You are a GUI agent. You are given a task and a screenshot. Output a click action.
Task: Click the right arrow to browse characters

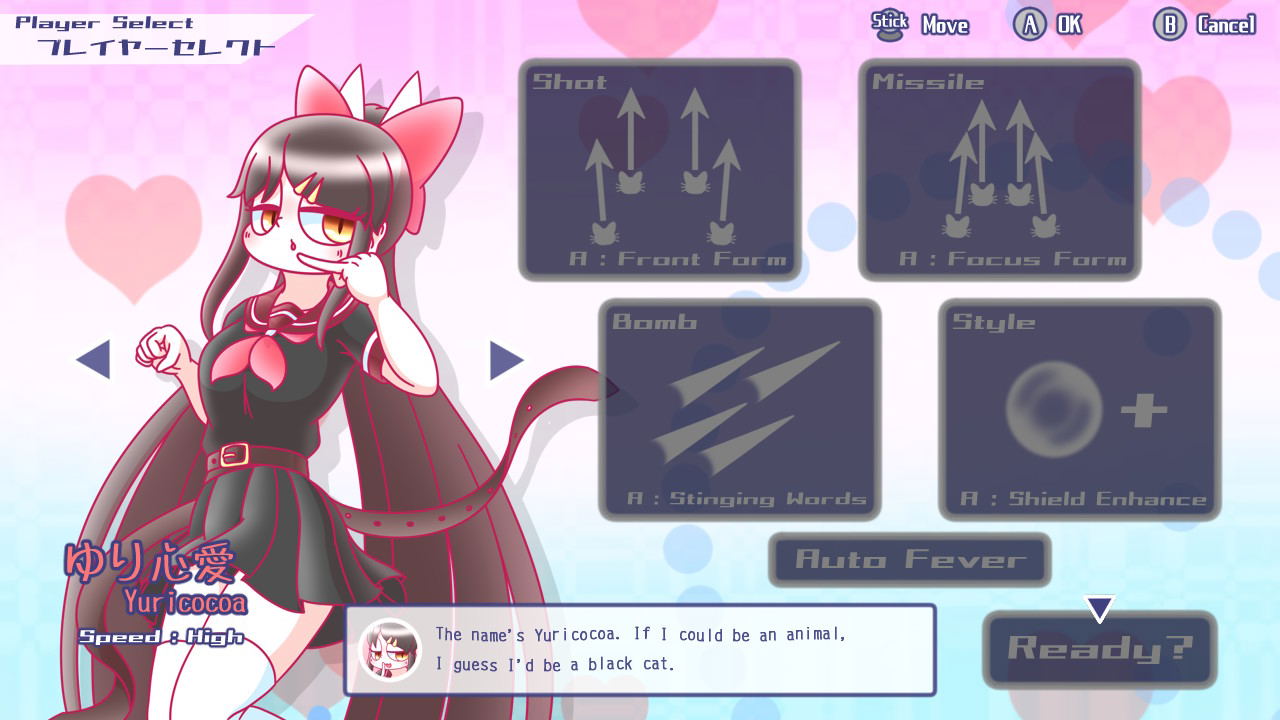pos(505,361)
